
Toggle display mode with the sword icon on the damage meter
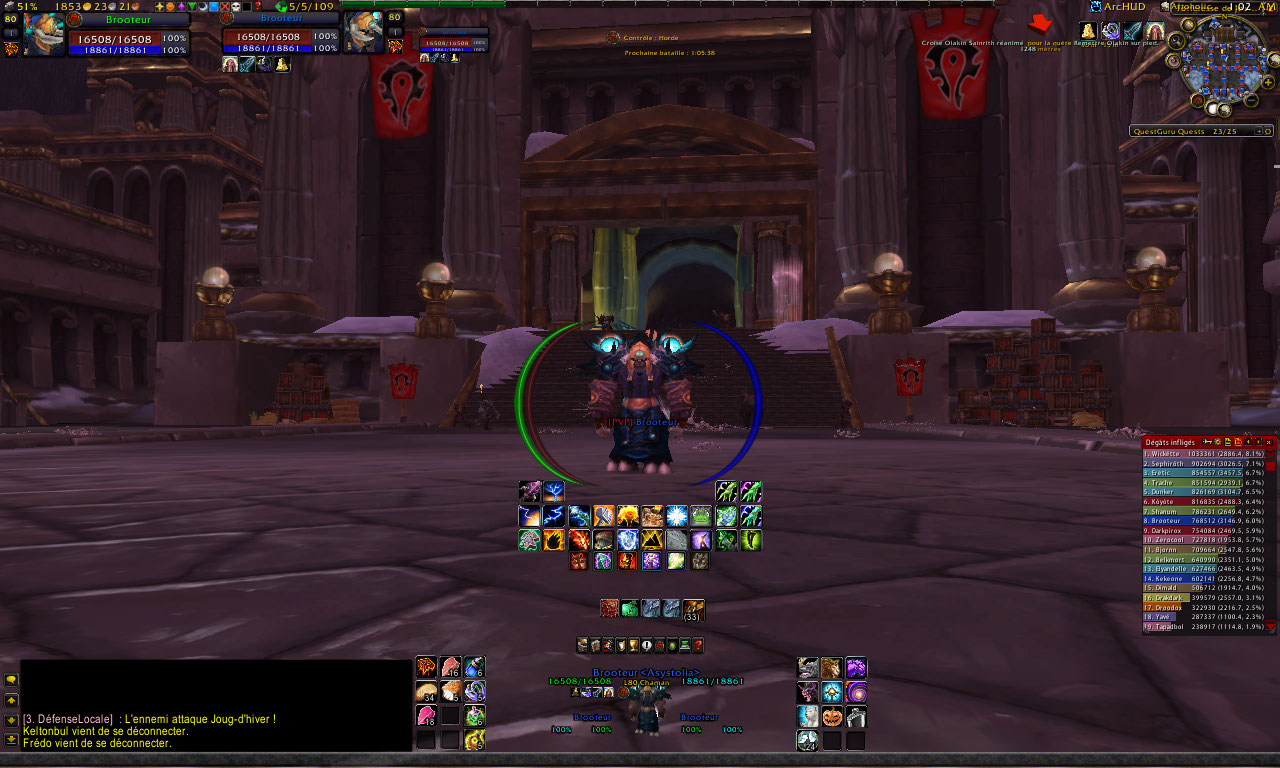click(x=1207, y=442)
